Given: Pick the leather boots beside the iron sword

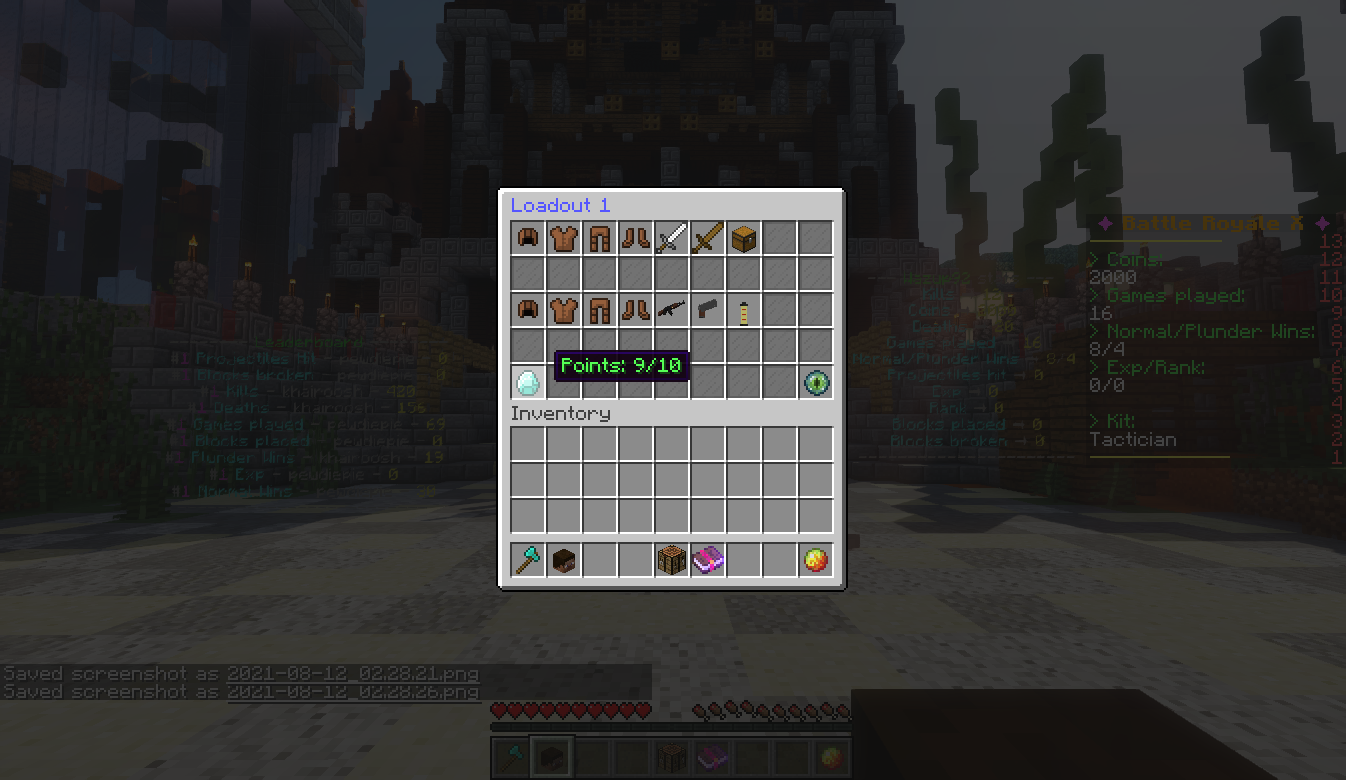Looking at the screenshot, I should [636, 239].
